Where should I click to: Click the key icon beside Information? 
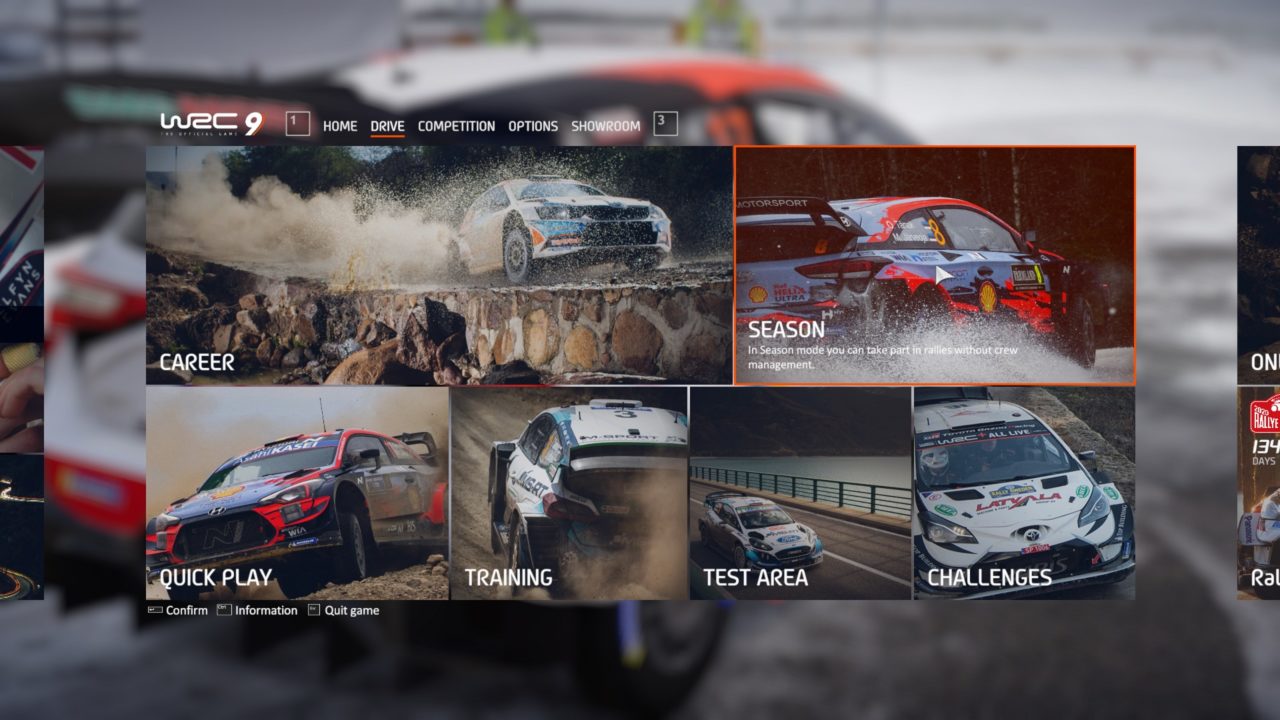224,610
